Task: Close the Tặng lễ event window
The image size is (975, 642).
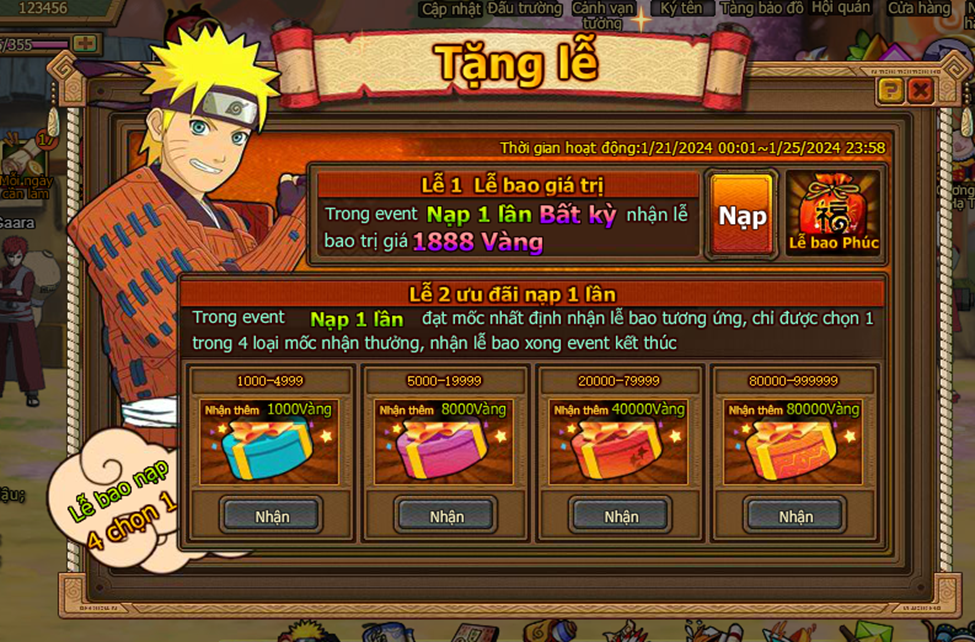Action: pos(920,92)
